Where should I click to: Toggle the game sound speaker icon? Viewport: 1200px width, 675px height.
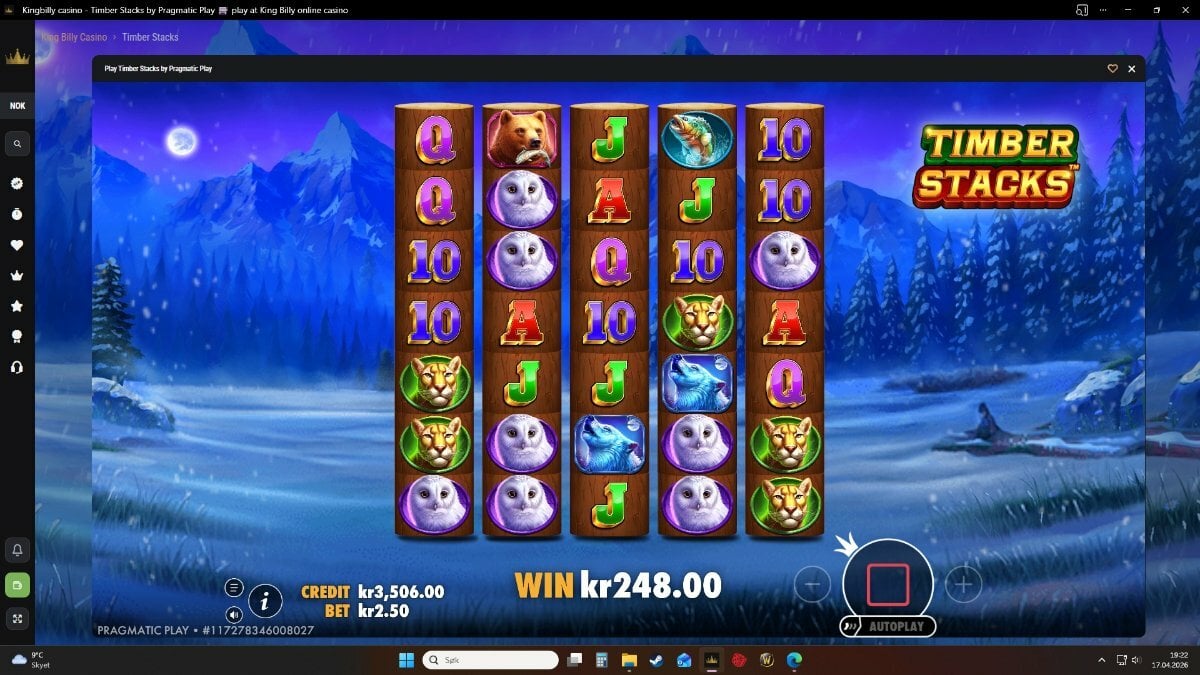[234, 614]
